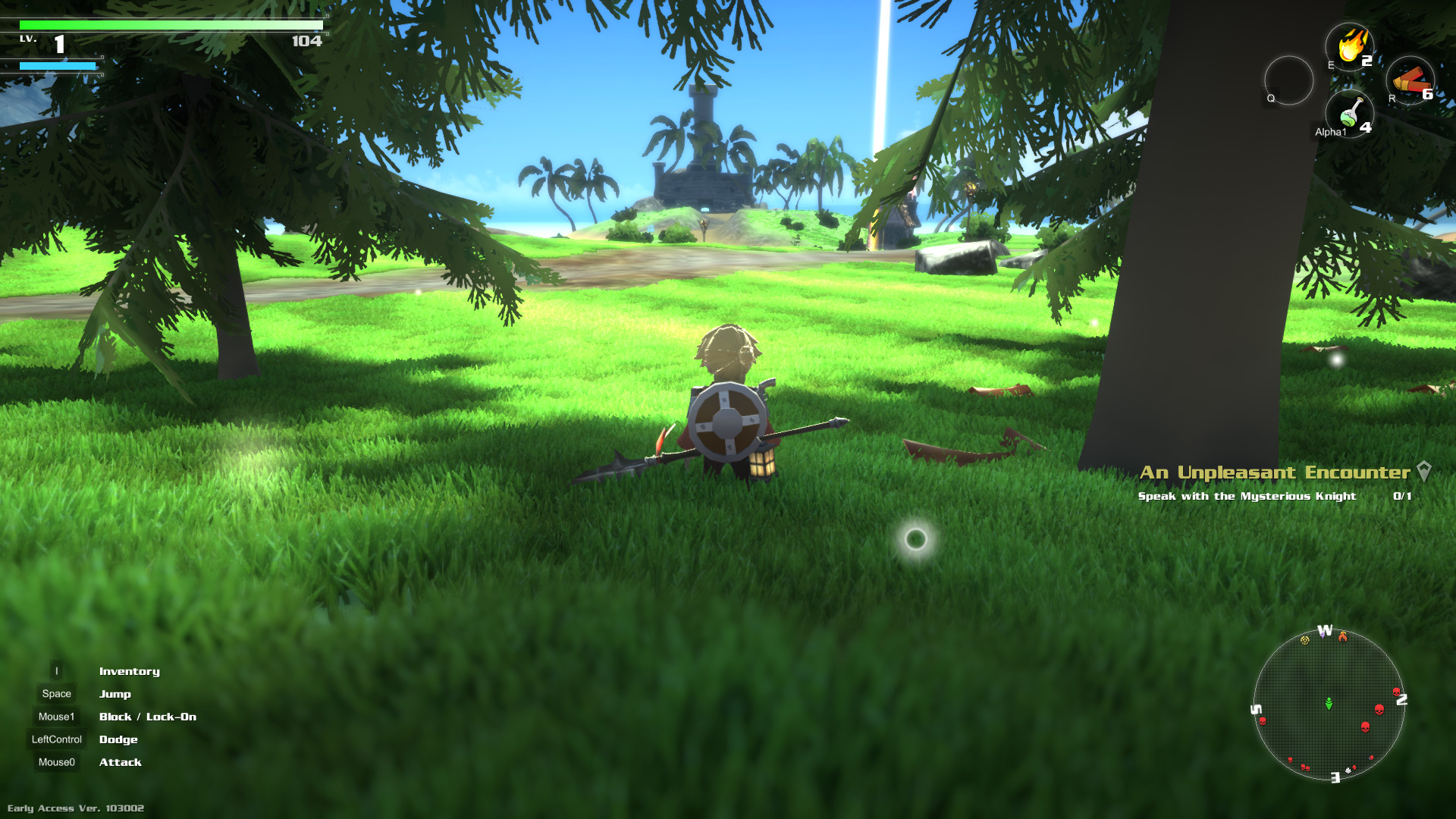
Task: Click the 'Early Access Ver. 103002' label
Action: pos(75,808)
